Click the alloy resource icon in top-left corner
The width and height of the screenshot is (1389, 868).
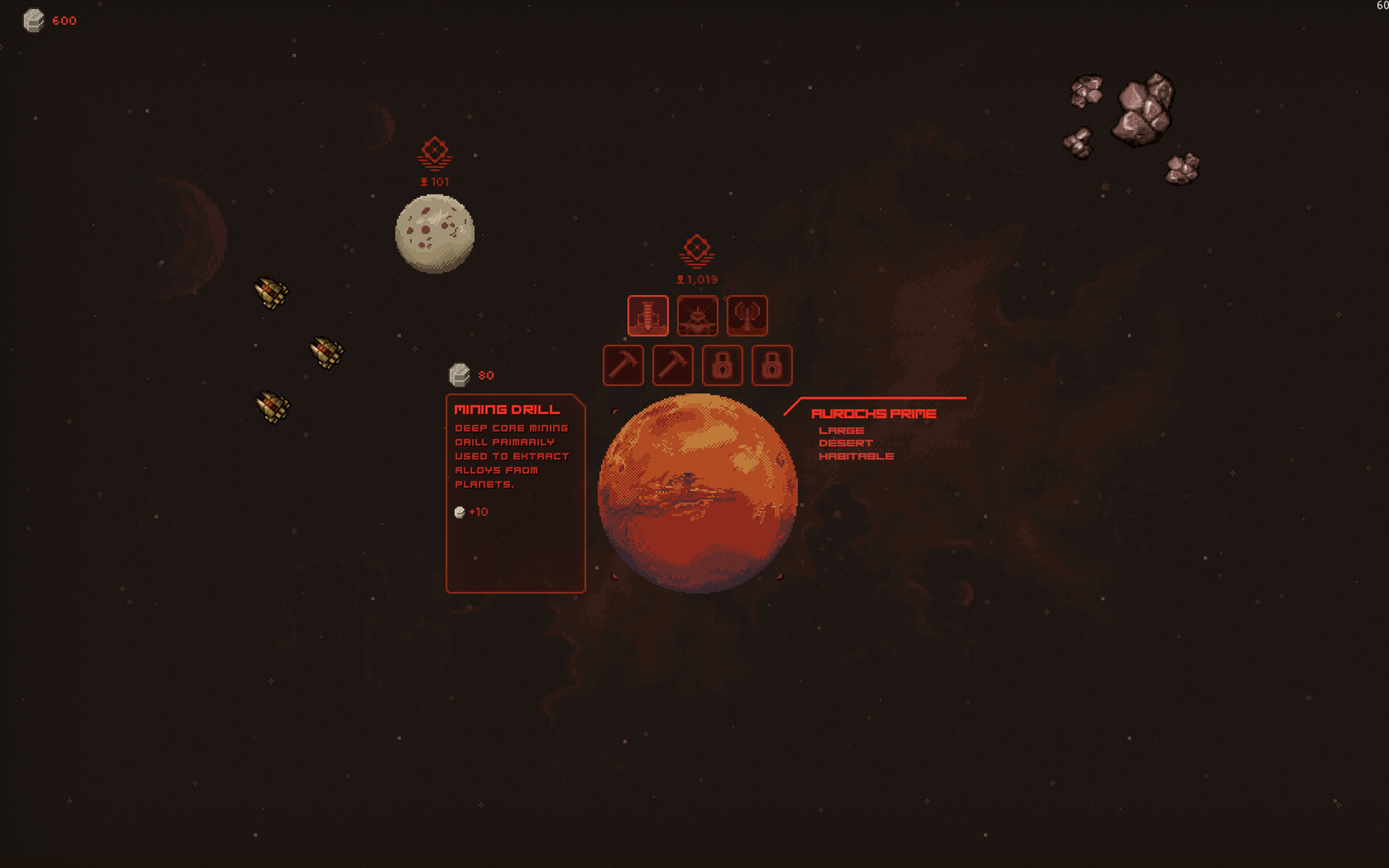(33, 20)
